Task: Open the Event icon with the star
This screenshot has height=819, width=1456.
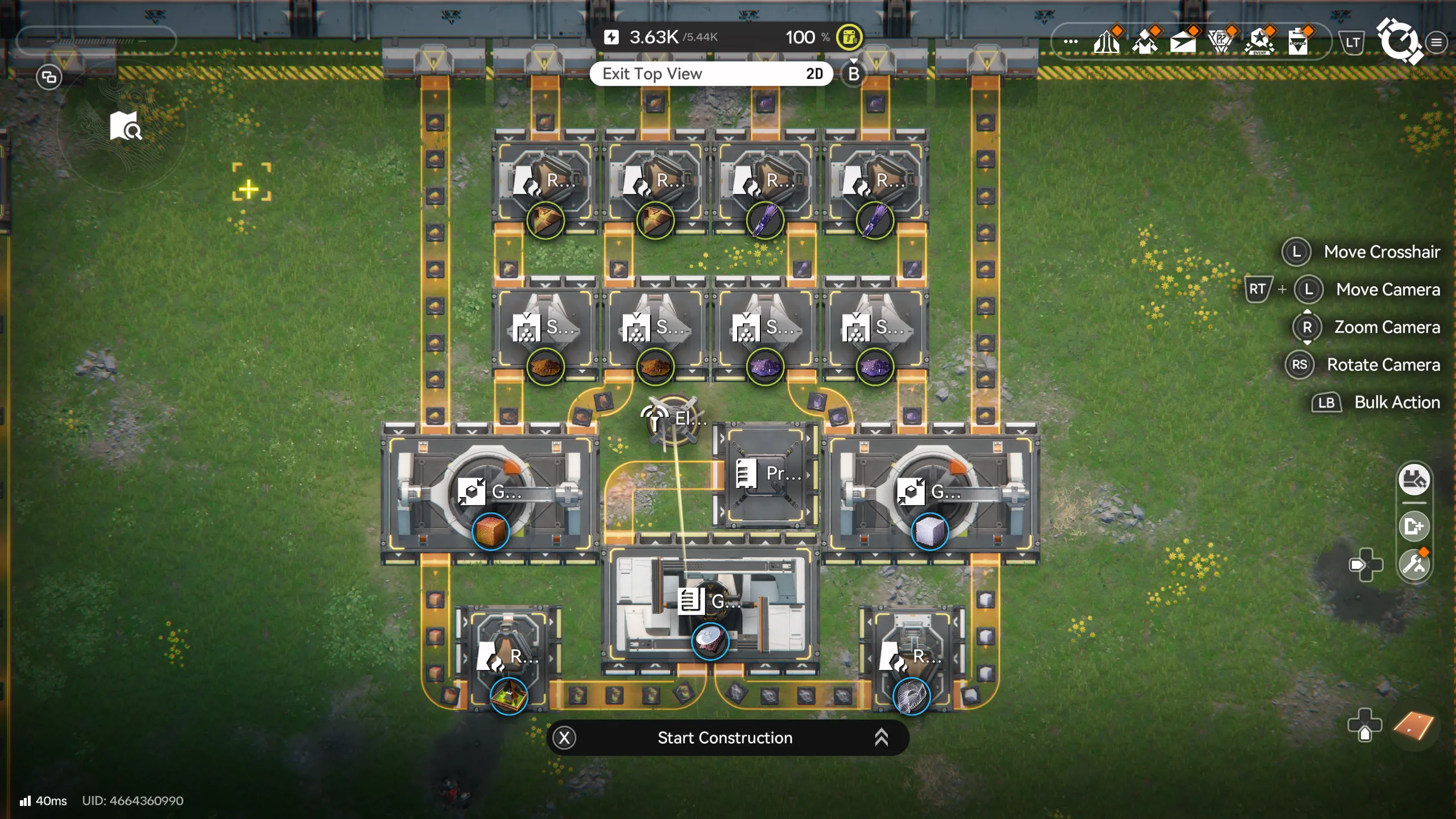Action: pyautogui.click(x=1259, y=42)
